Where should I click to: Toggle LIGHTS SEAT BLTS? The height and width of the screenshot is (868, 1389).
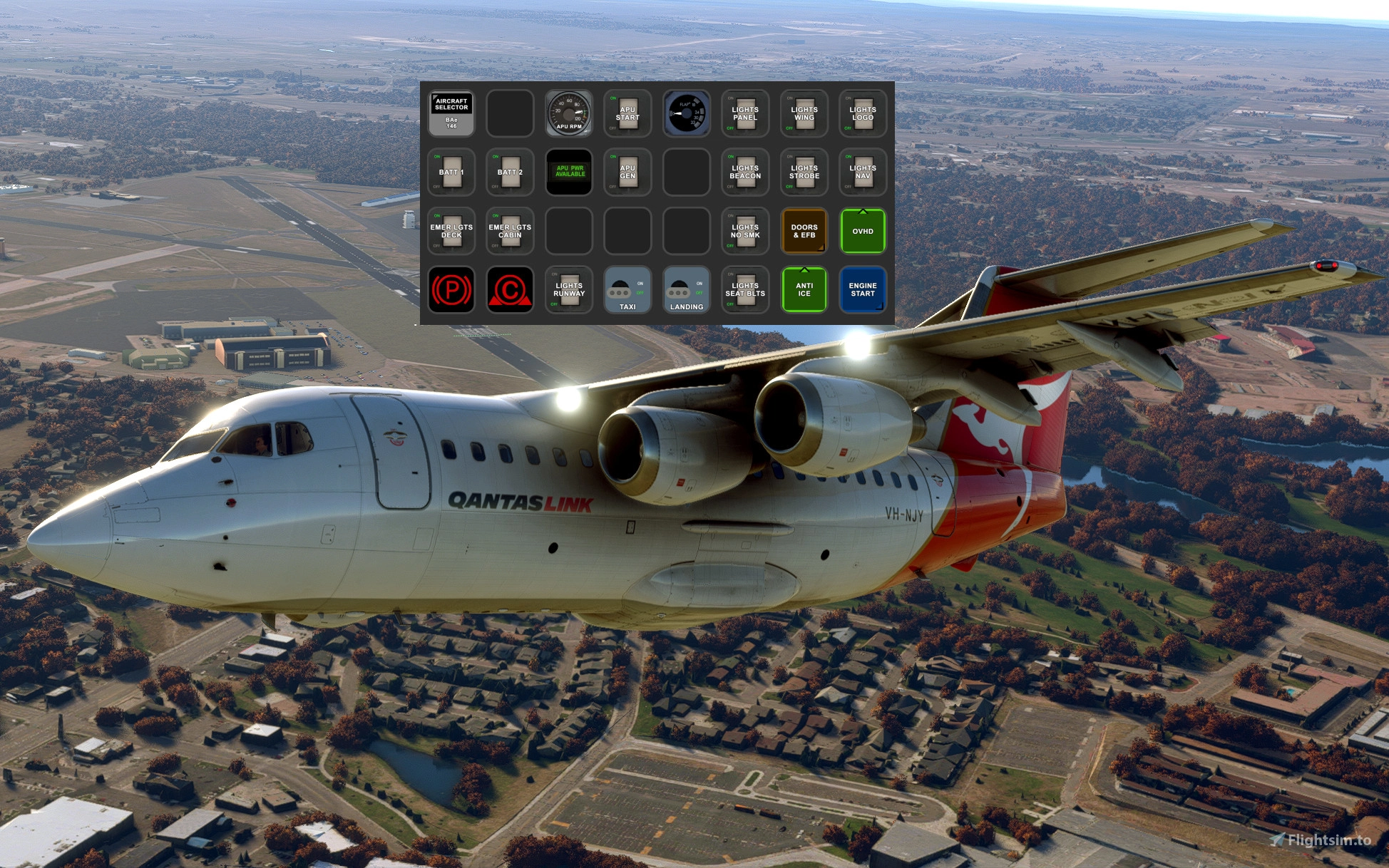pos(744,290)
